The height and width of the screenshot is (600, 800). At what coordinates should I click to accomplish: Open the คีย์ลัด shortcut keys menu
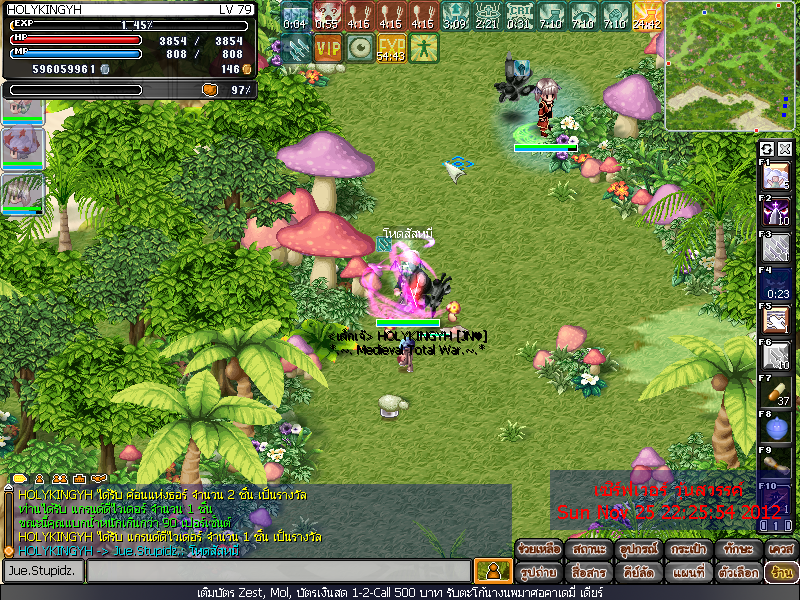[x=637, y=573]
